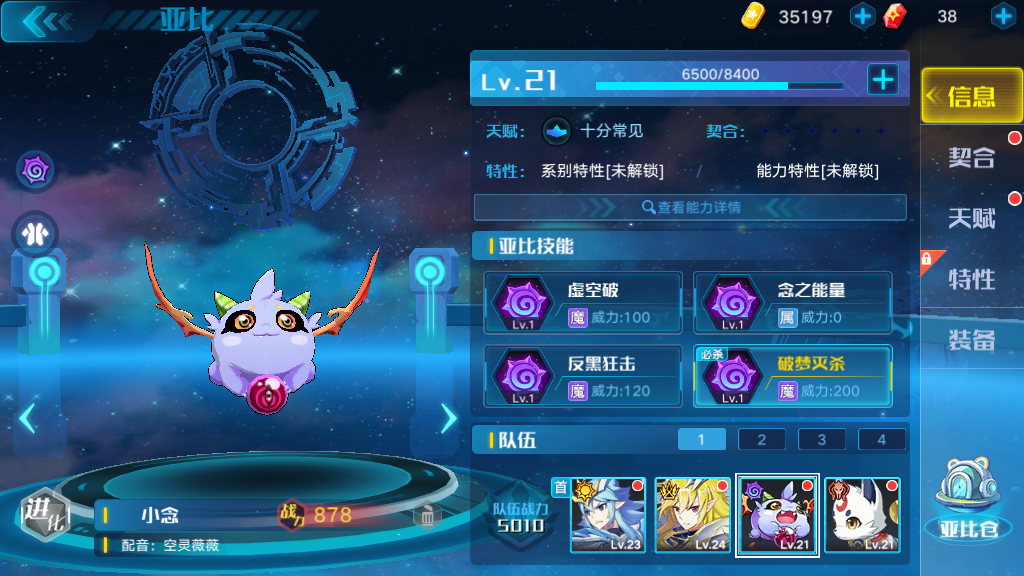Show the next pet with right arrow

(x=448, y=418)
